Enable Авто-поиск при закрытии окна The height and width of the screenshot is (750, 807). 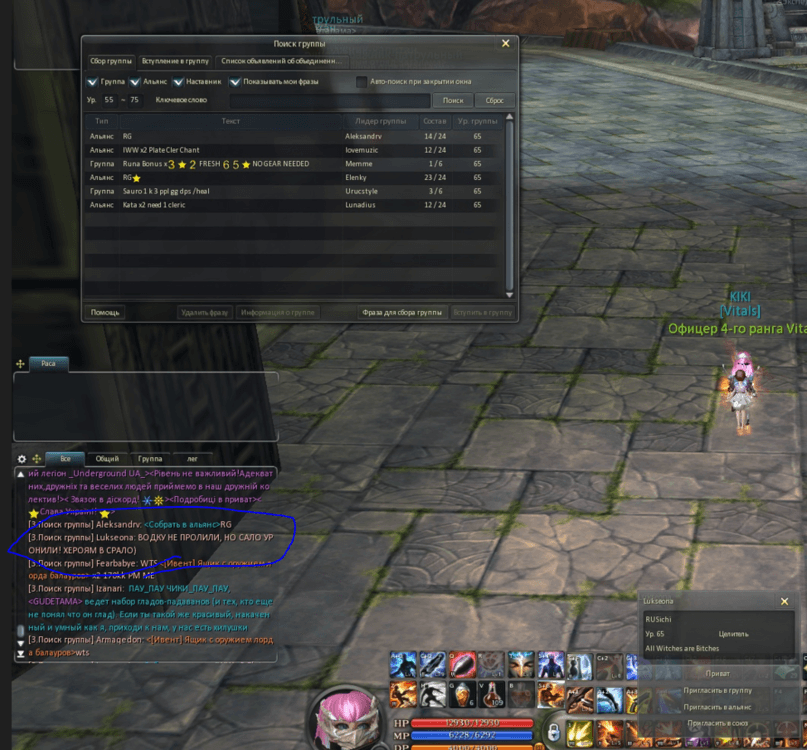click(361, 82)
